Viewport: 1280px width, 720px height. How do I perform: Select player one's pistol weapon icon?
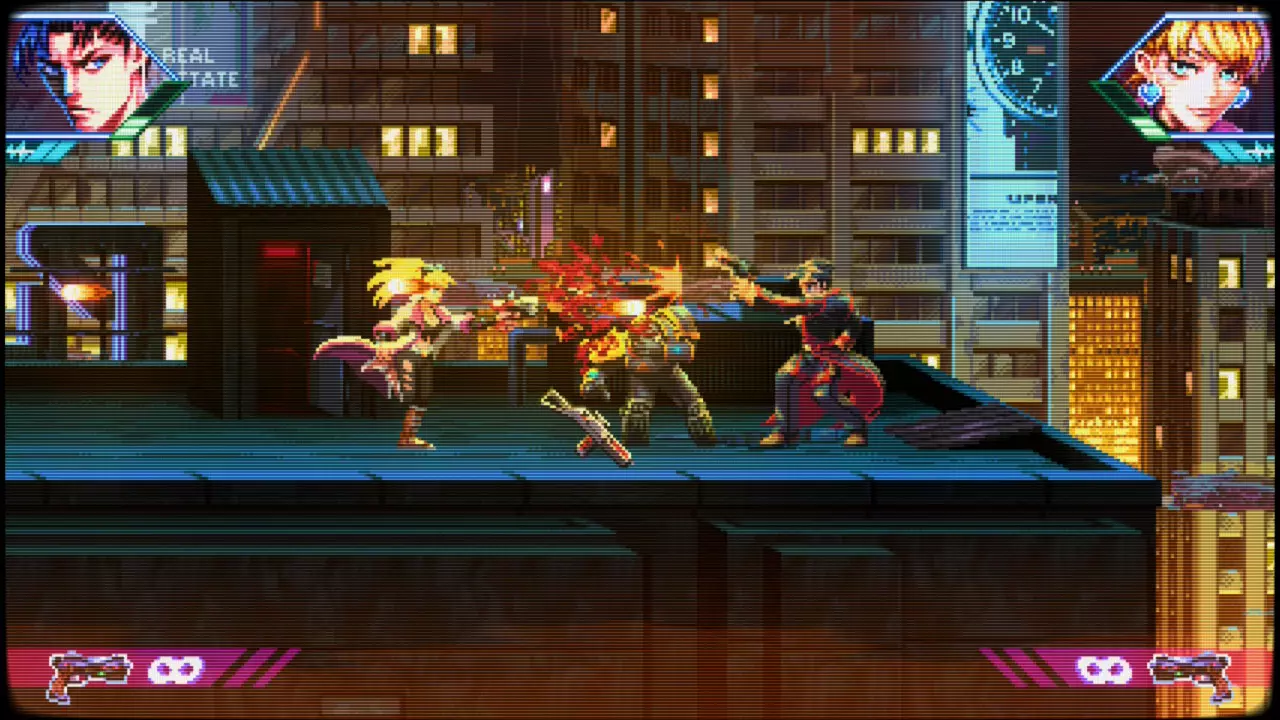(90, 675)
